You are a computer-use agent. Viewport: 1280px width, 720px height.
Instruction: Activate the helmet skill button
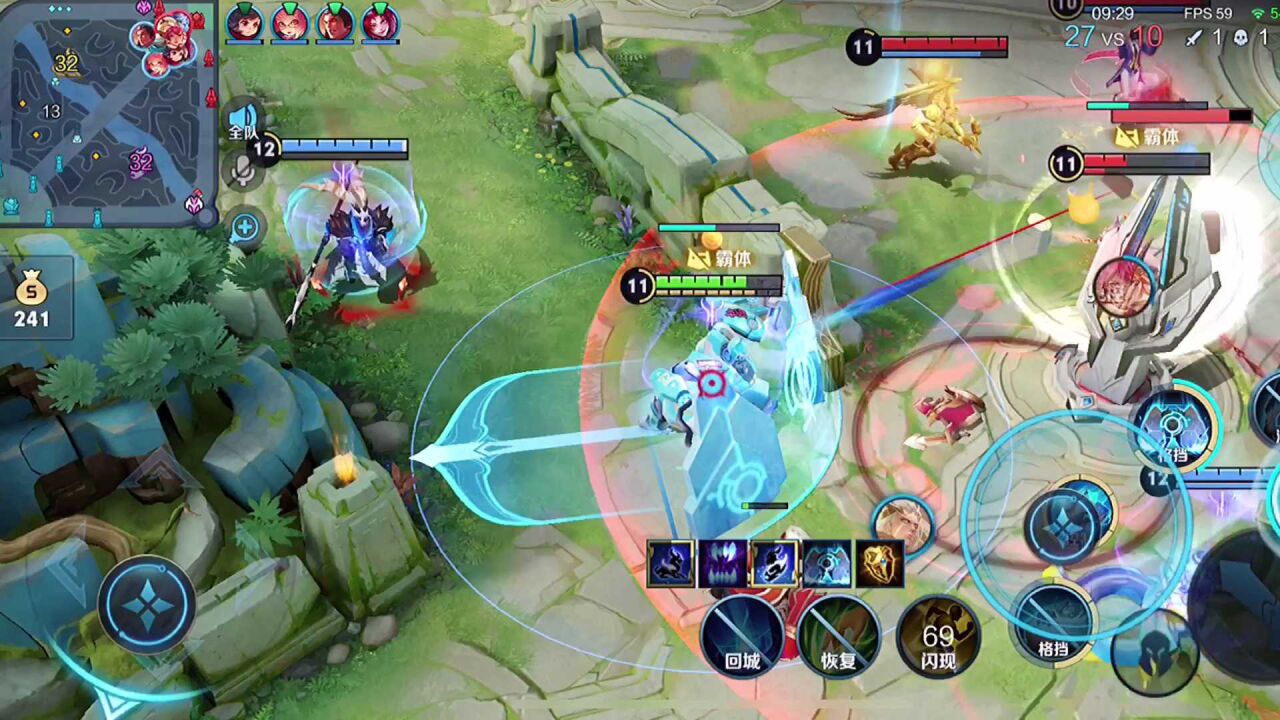[x=1155, y=652]
